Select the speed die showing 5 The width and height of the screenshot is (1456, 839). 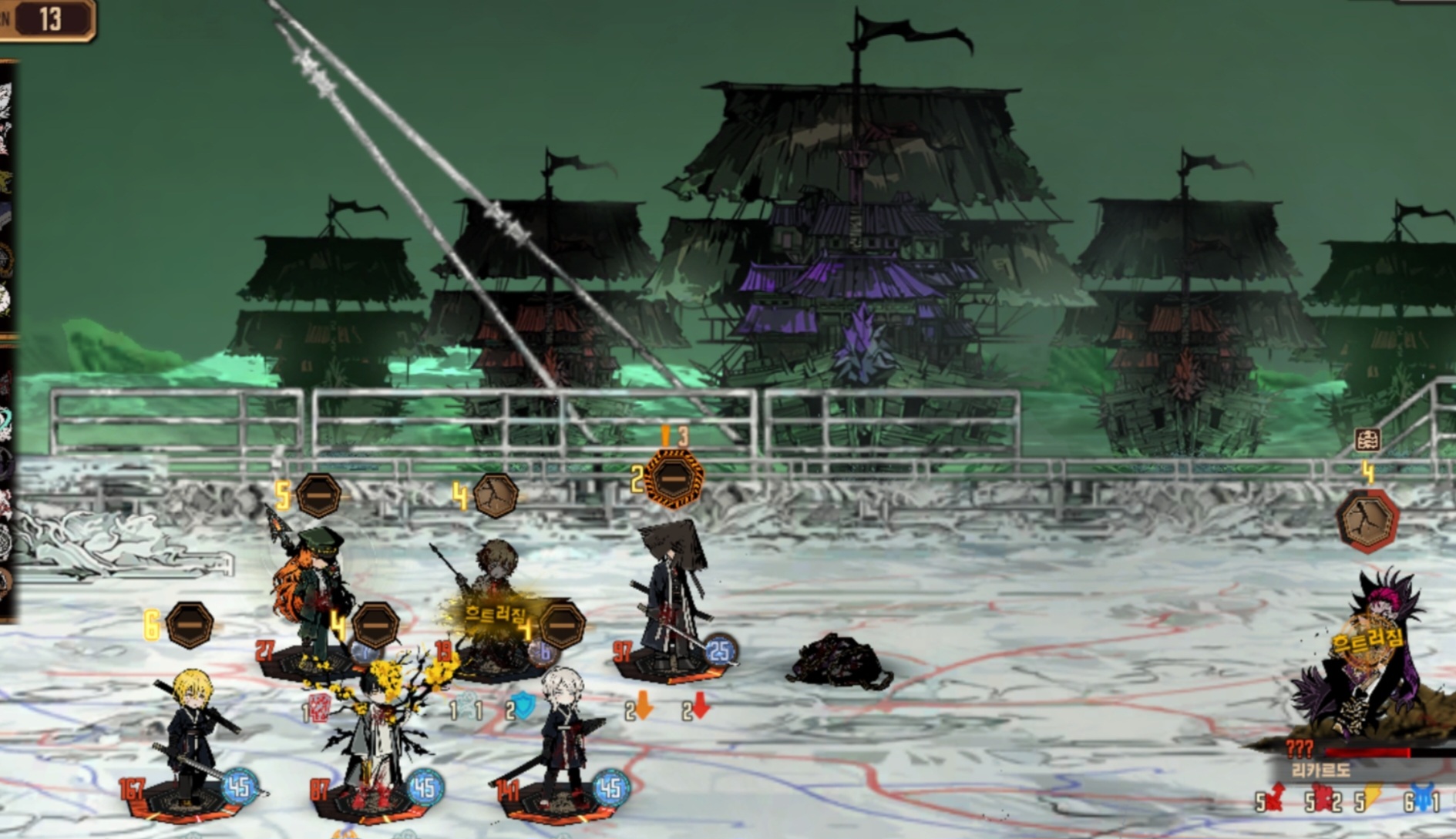point(318,495)
